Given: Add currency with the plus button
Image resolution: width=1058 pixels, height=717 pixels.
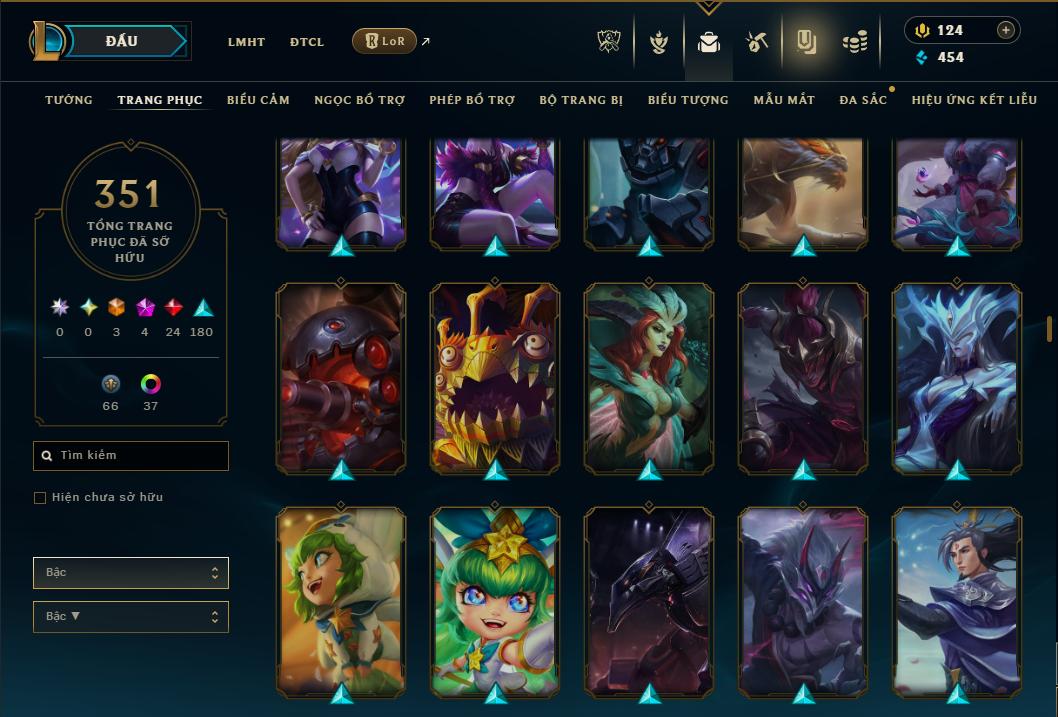Looking at the screenshot, I should click(x=1006, y=30).
